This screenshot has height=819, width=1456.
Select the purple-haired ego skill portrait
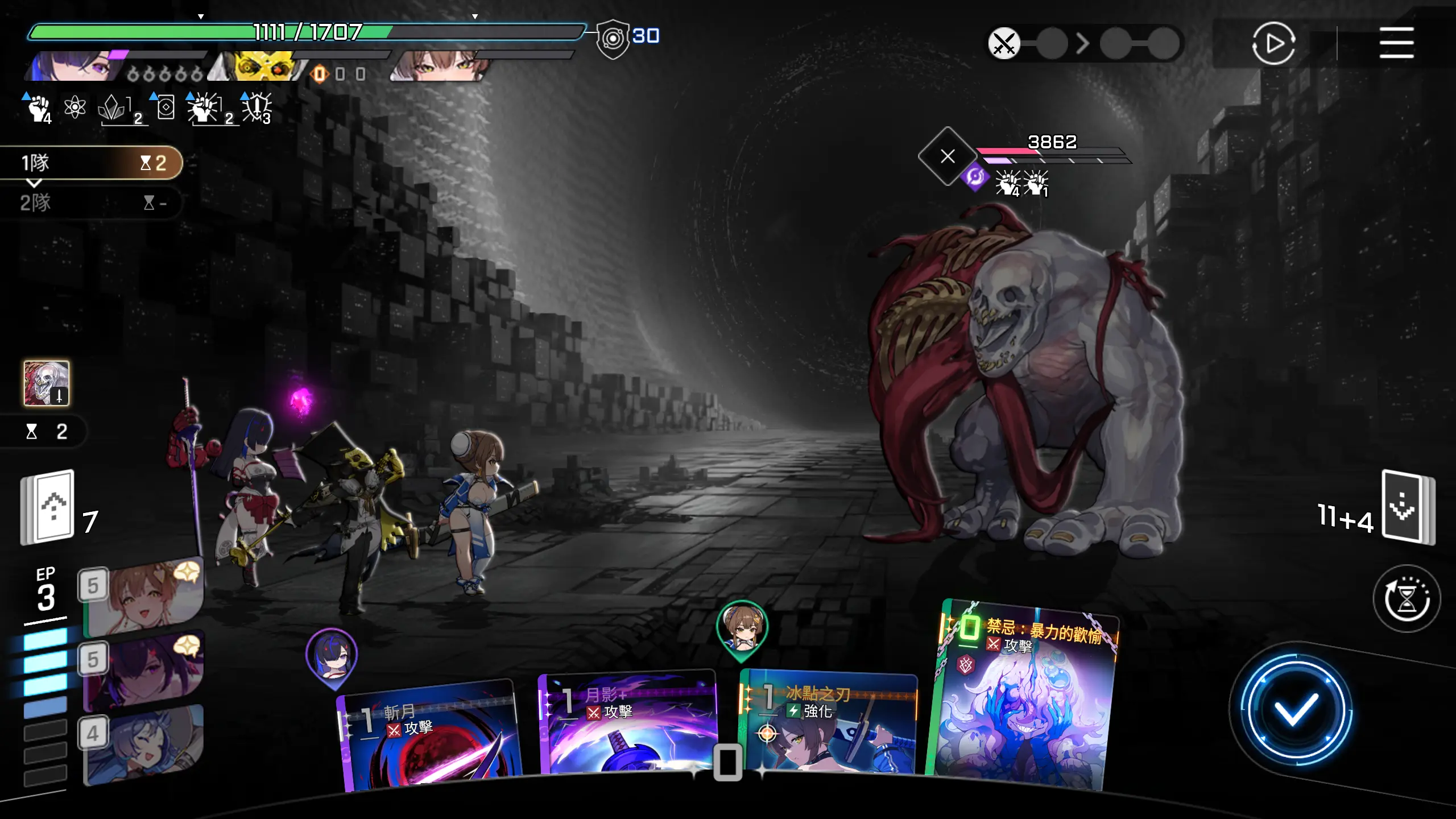pyautogui.click(x=144, y=671)
